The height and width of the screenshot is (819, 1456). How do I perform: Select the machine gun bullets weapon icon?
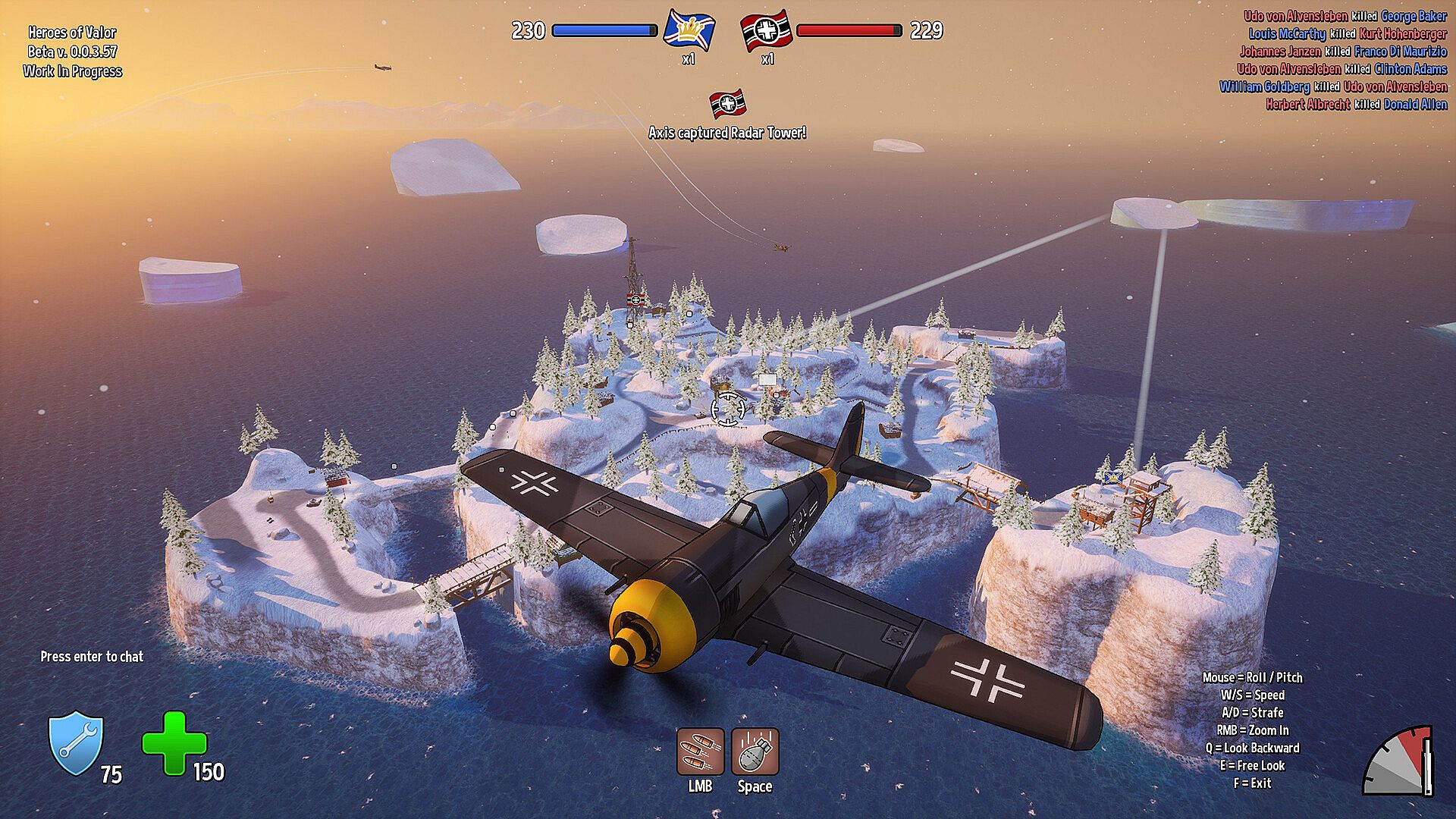point(700,752)
